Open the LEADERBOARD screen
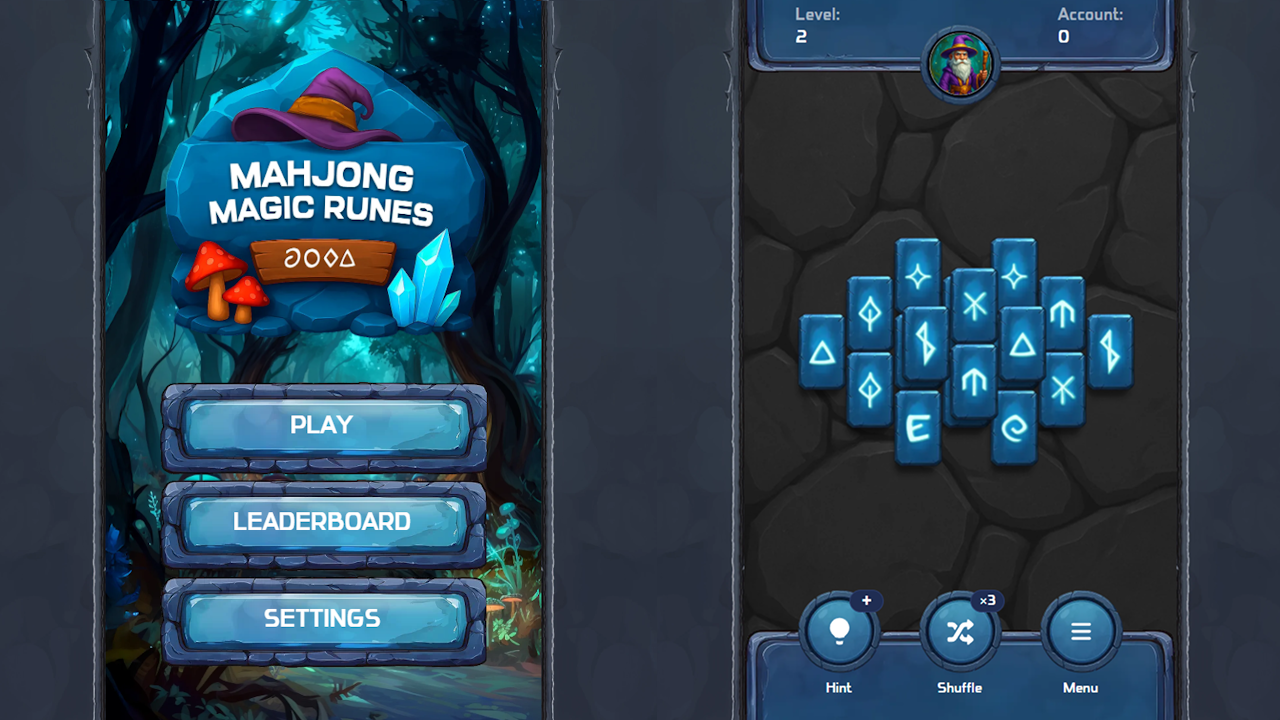Screen dimensions: 1280x720 (320, 521)
